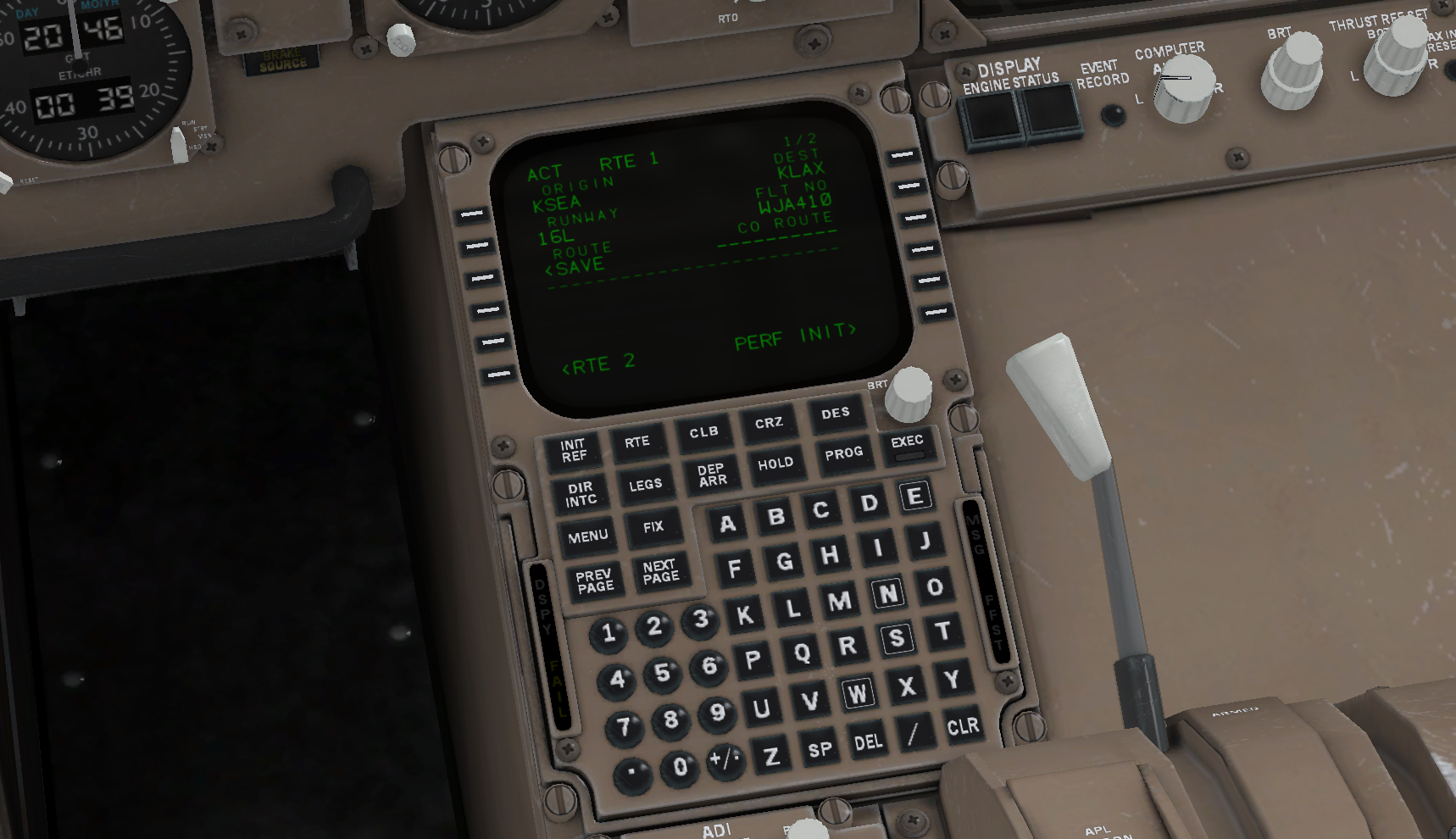Image resolution: width=1456 pixels, height=839 pixels.
Task: Go to NEXT PAGE on the CDU
Action: click(660, 571)
